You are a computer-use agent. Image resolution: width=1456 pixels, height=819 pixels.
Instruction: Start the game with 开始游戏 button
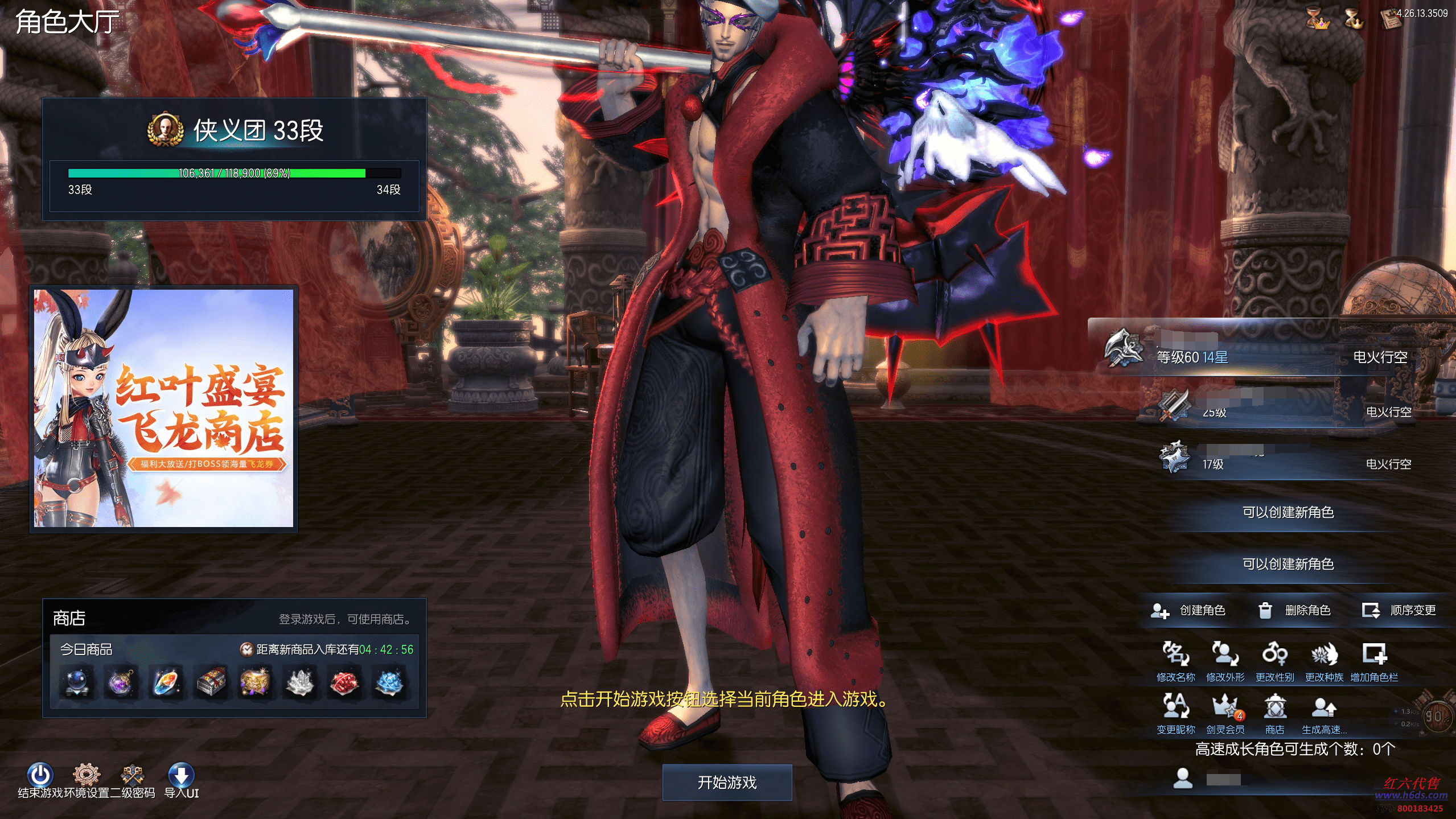[727, 783]
